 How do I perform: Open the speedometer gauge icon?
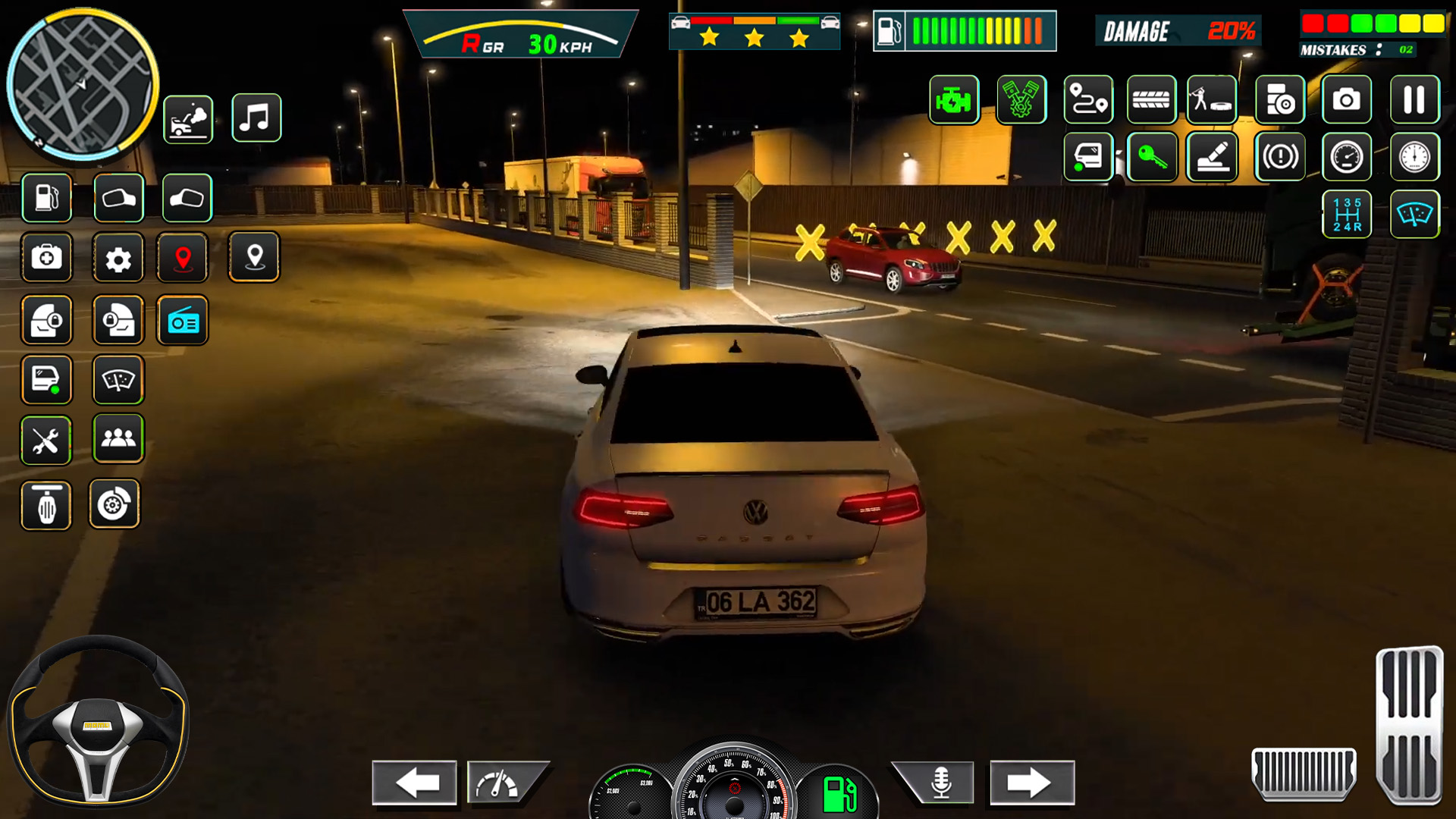tap(1346, 157)
